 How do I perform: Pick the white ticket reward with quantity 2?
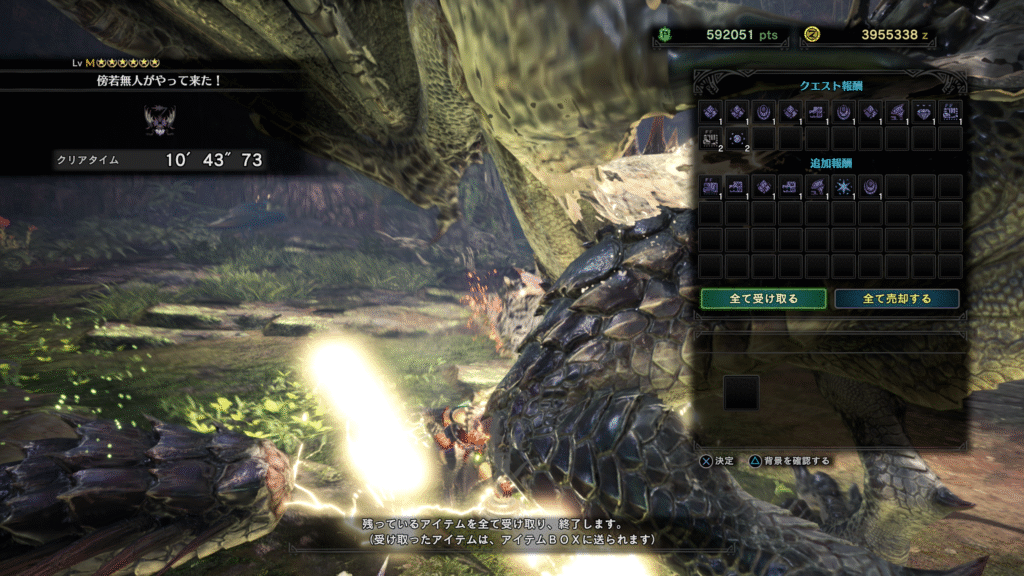(x=711, y=137)
